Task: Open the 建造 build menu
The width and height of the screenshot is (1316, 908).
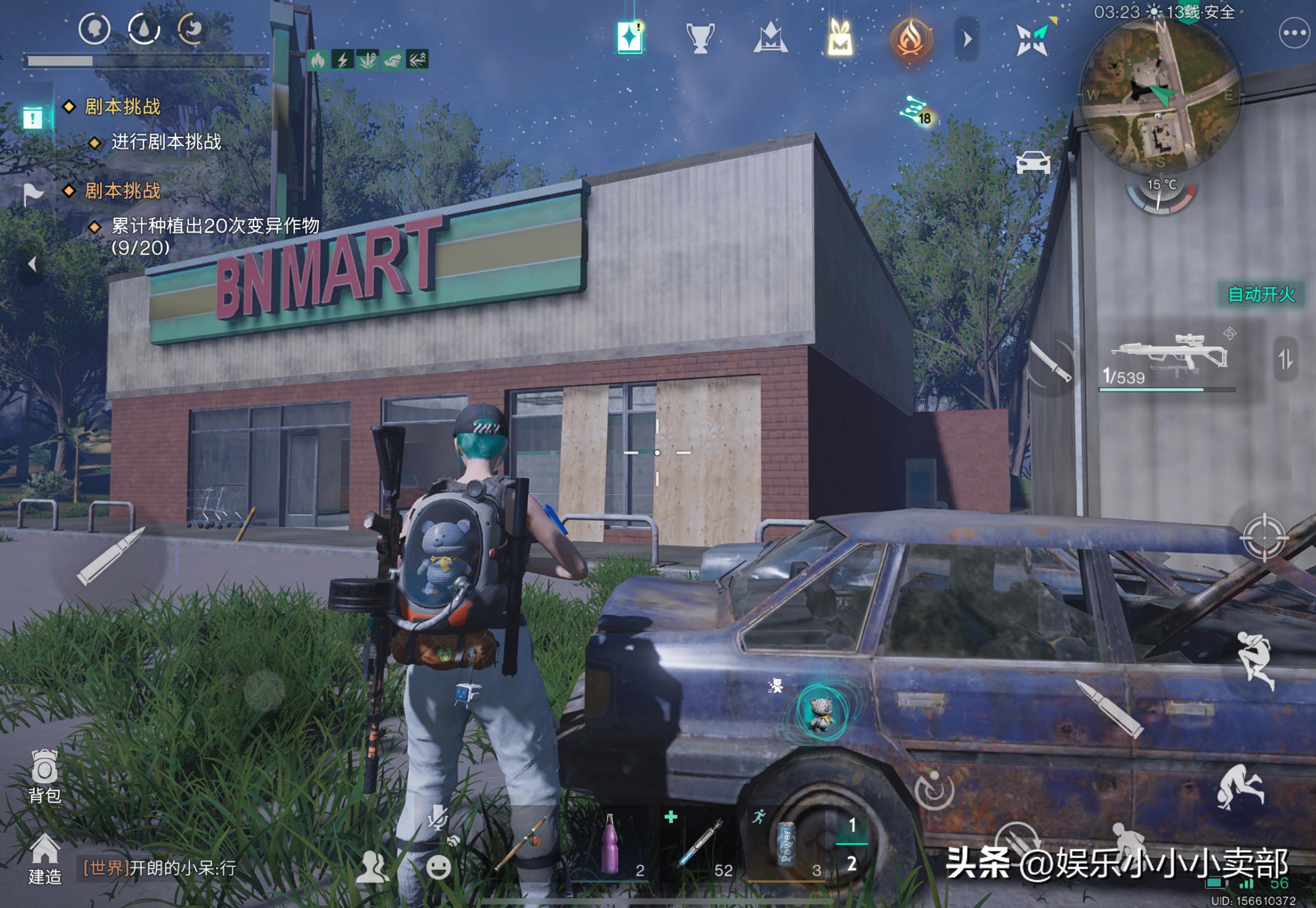Action: pos(45,858)
